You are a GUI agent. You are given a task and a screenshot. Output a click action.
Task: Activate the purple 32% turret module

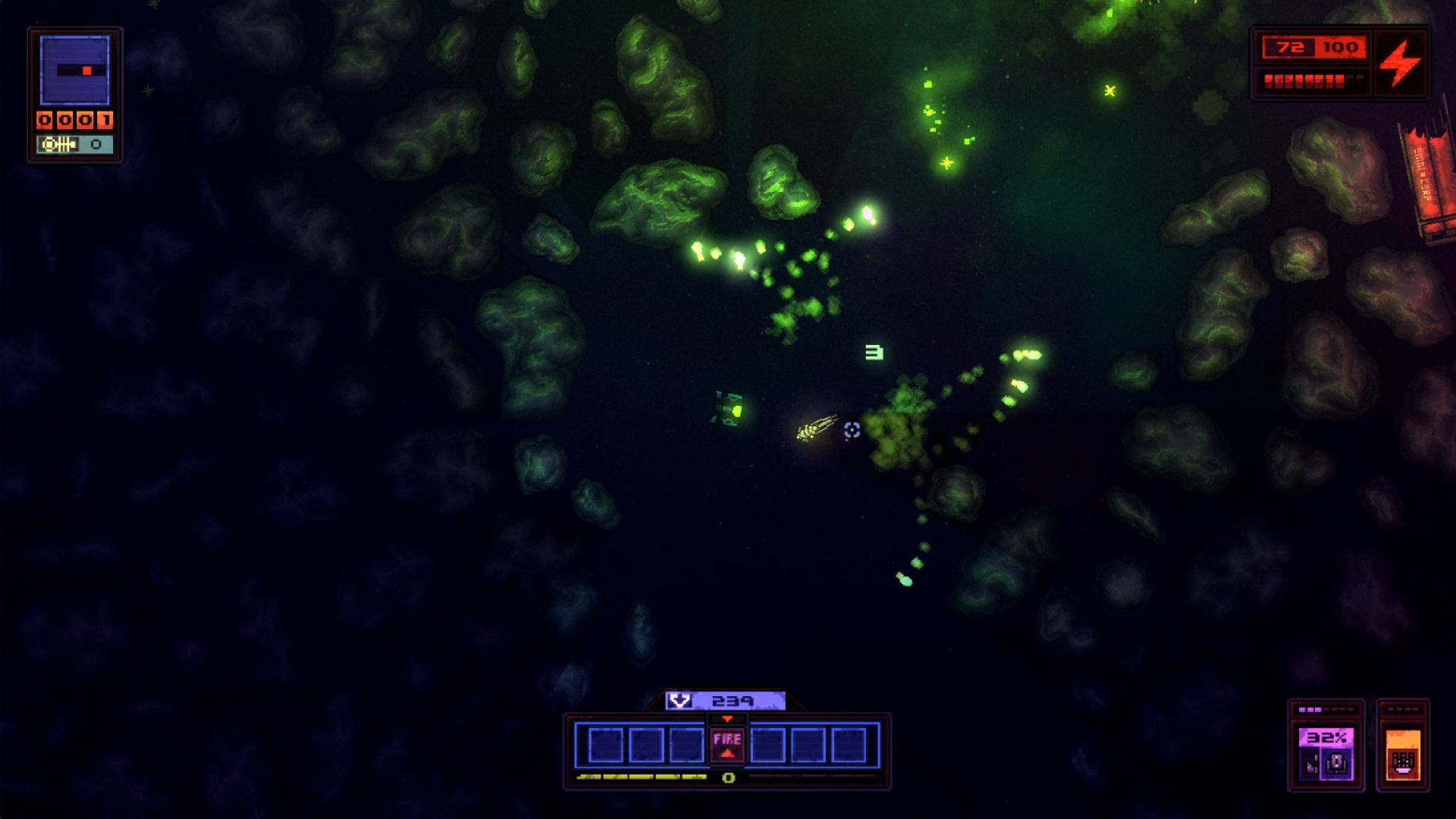pyautogui.click(x=1326, y=753)
